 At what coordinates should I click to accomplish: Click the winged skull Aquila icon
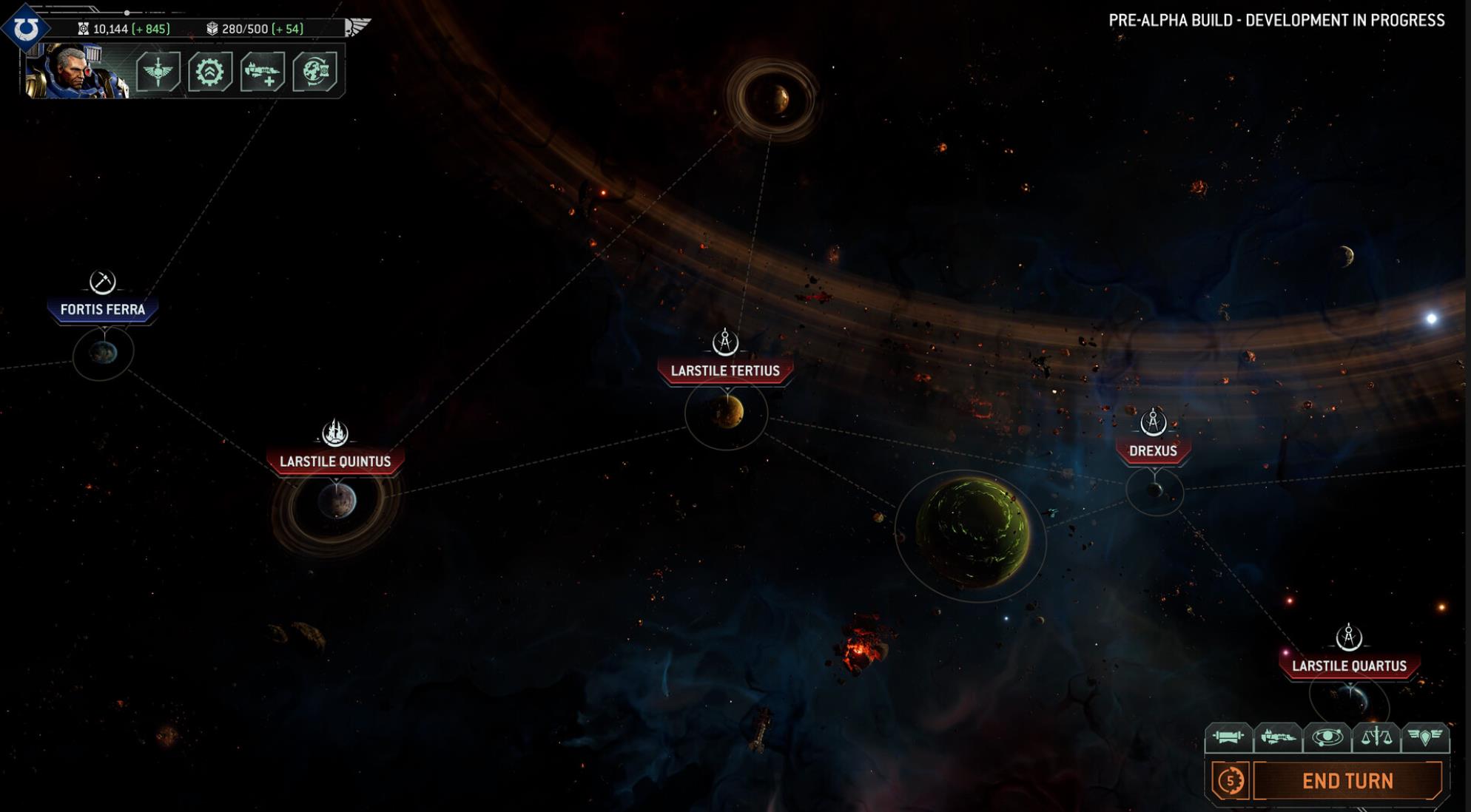pos(357,27)
